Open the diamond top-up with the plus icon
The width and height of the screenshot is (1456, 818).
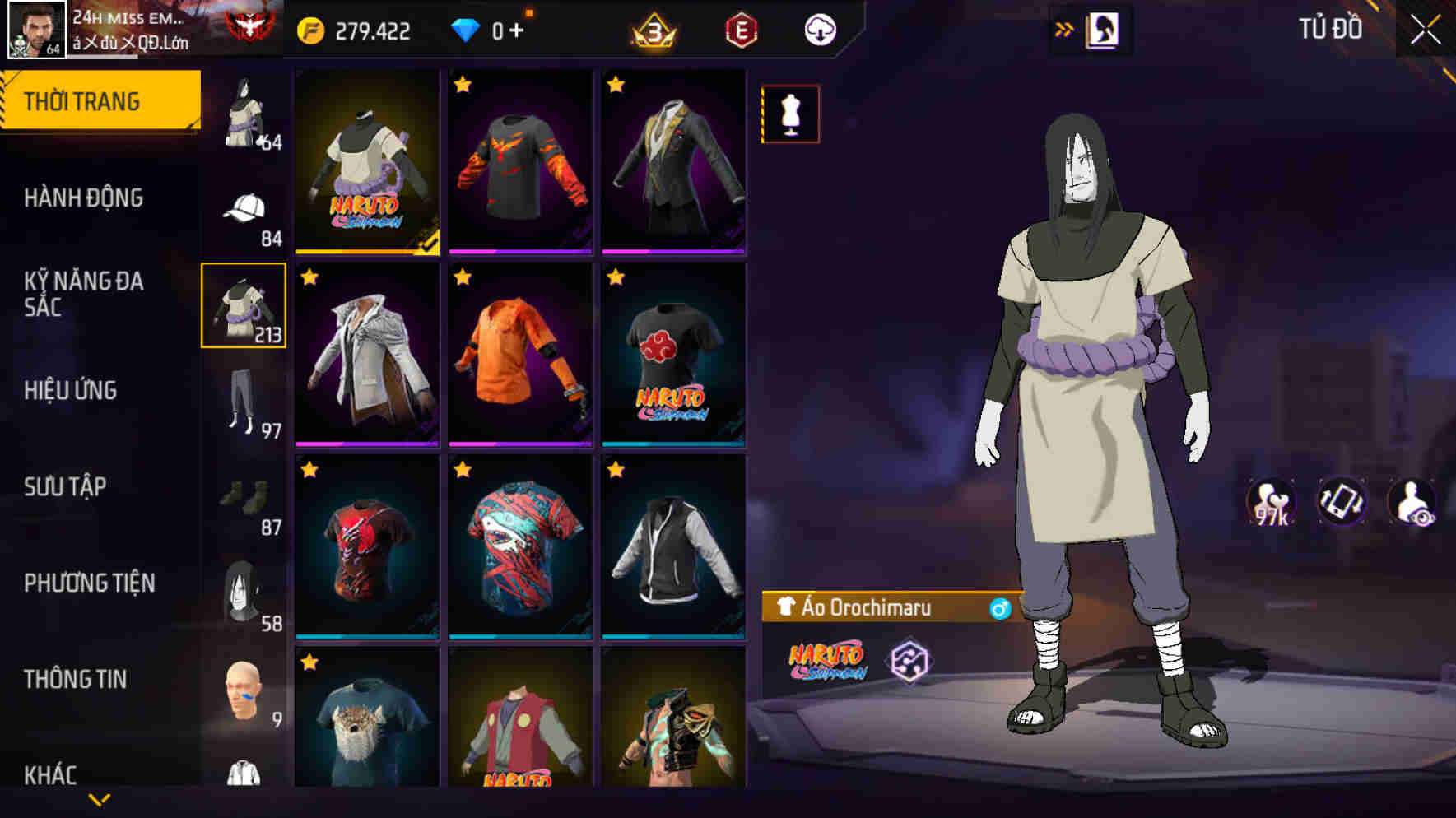point(518,30)
